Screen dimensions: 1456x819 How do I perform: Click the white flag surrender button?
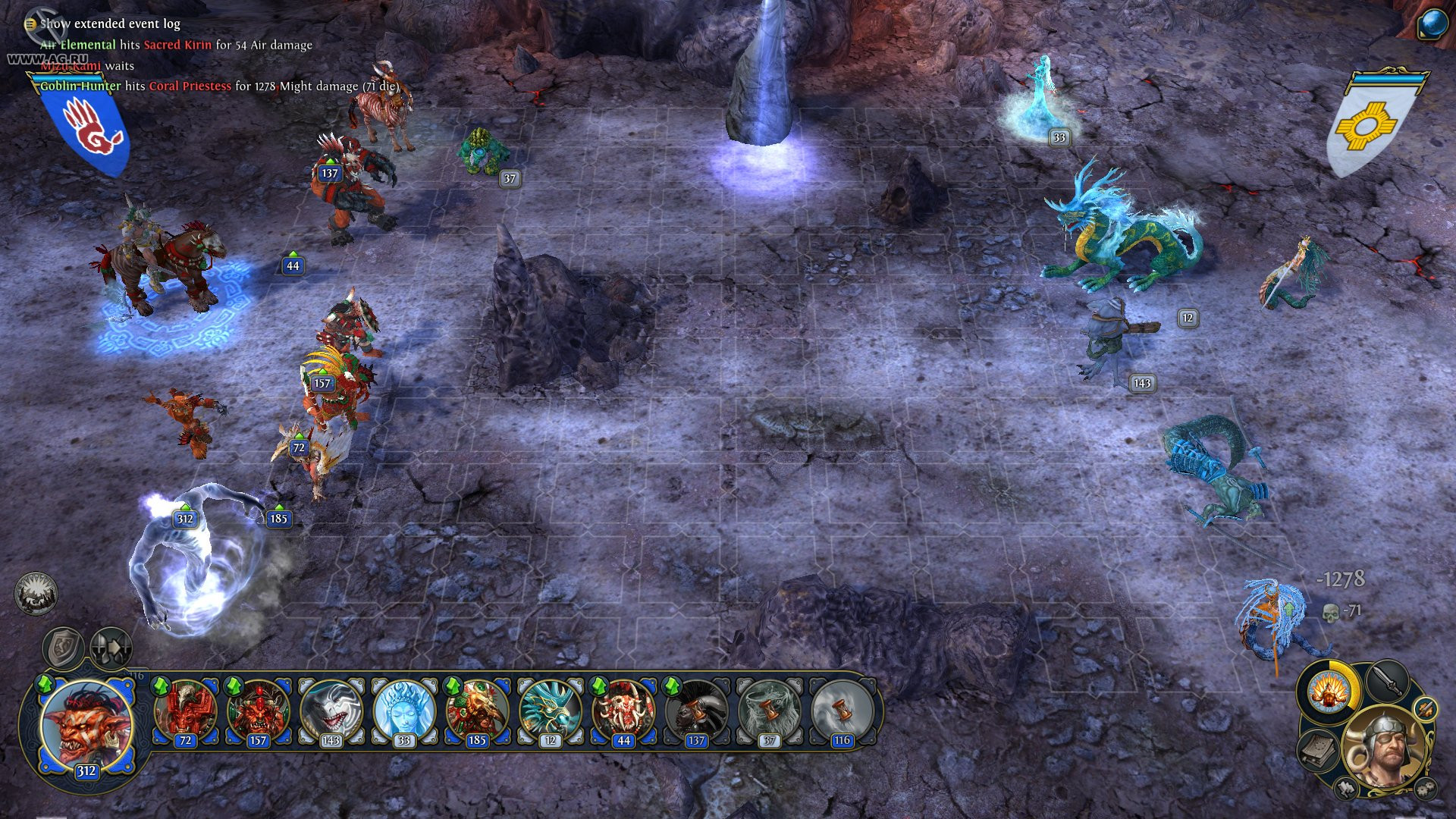click(x=1347, y=789)
